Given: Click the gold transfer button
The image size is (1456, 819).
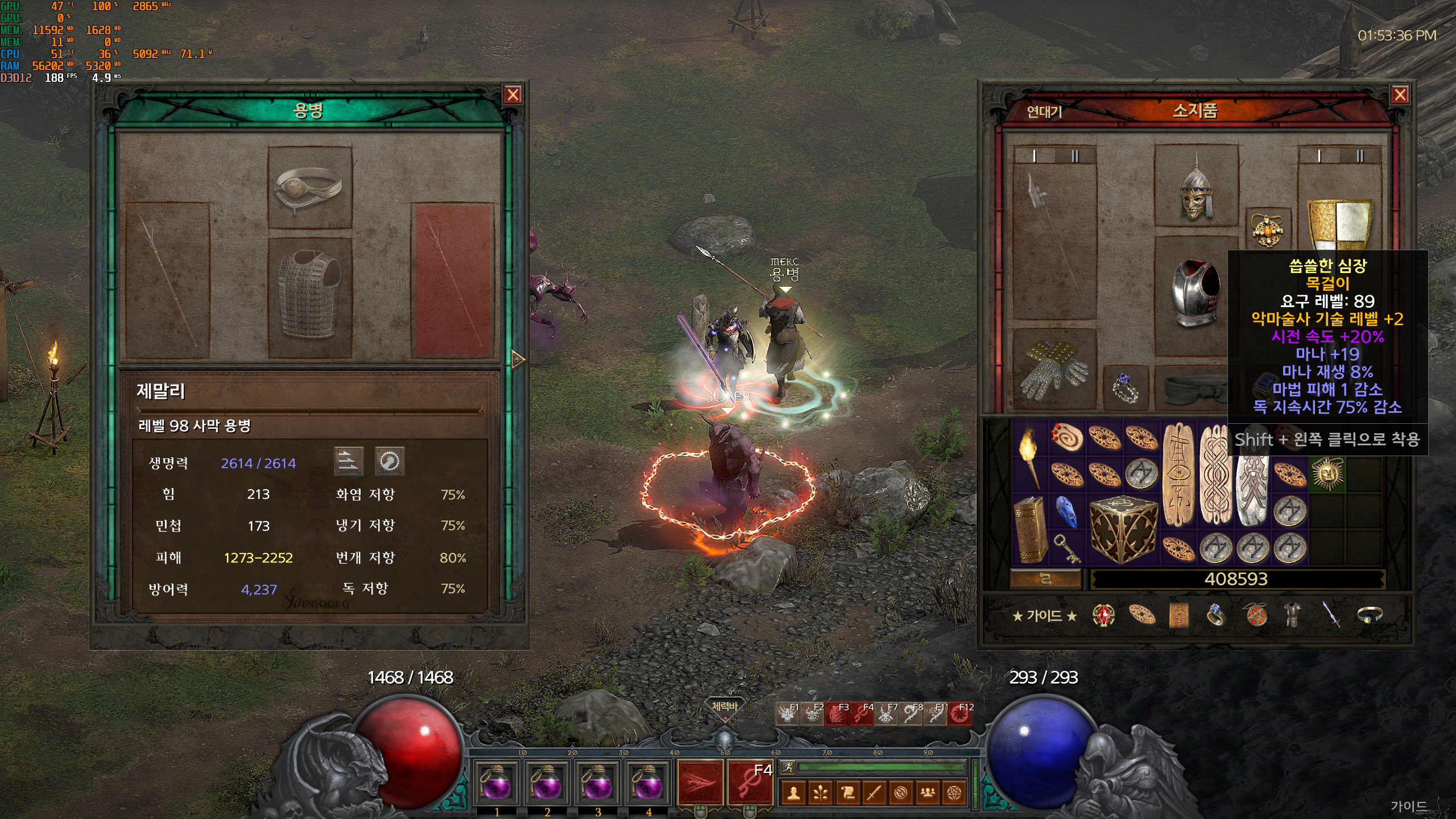Looking at the screenshot, I should point(1045,579).
